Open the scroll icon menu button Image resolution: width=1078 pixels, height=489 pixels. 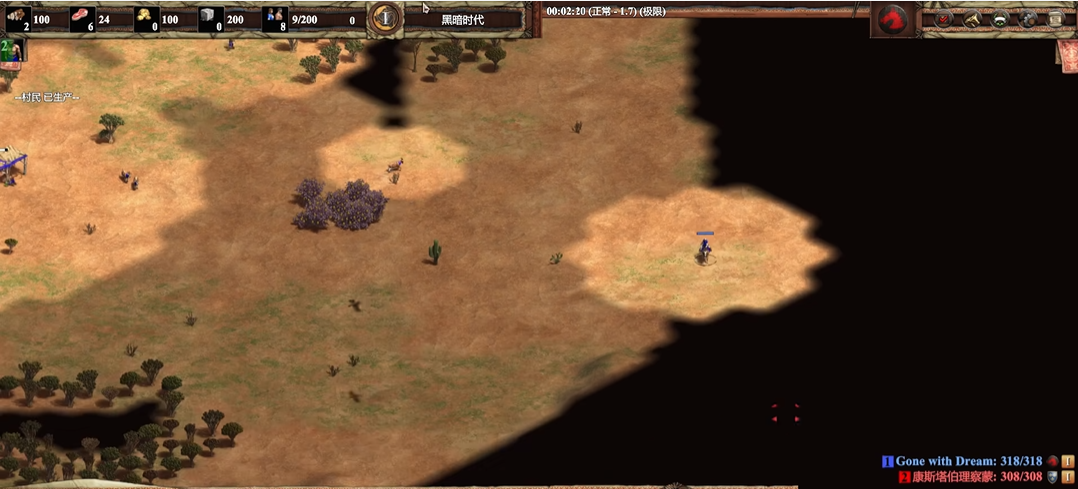[x=1055, y=19]
